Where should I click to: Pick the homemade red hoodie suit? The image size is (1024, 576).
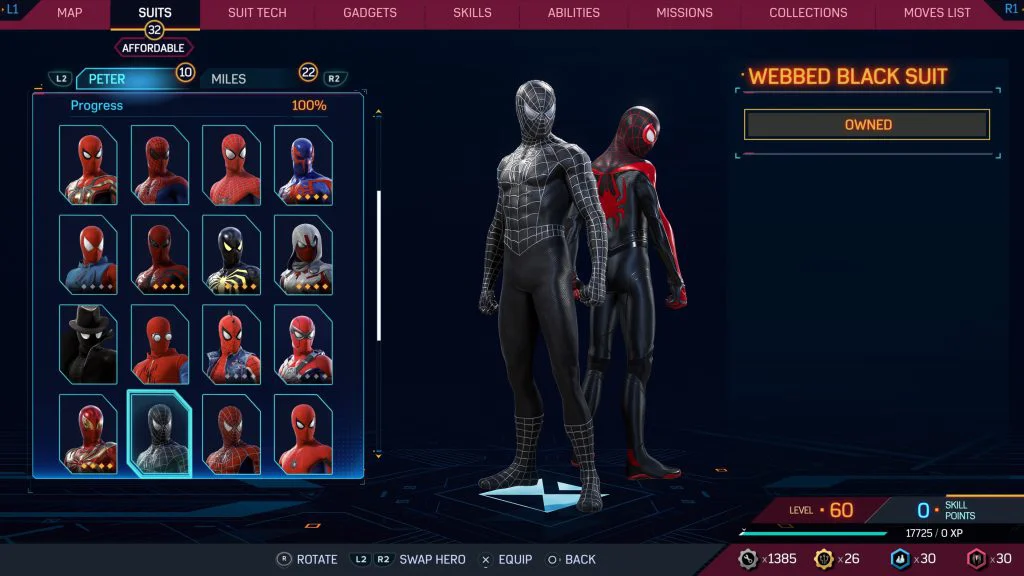160,344
